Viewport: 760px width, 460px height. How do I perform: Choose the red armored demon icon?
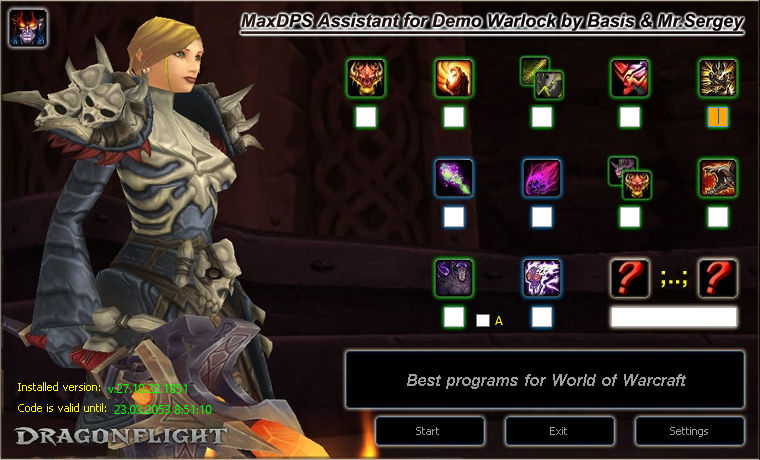[x=630, y=77]
